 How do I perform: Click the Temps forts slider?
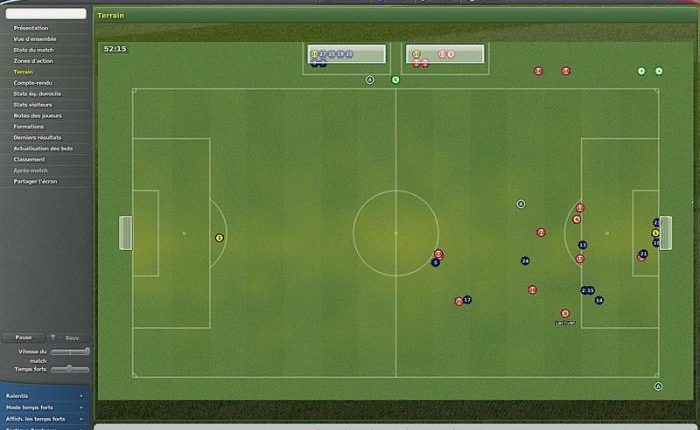pyautogui.click(x=70, y=369)
